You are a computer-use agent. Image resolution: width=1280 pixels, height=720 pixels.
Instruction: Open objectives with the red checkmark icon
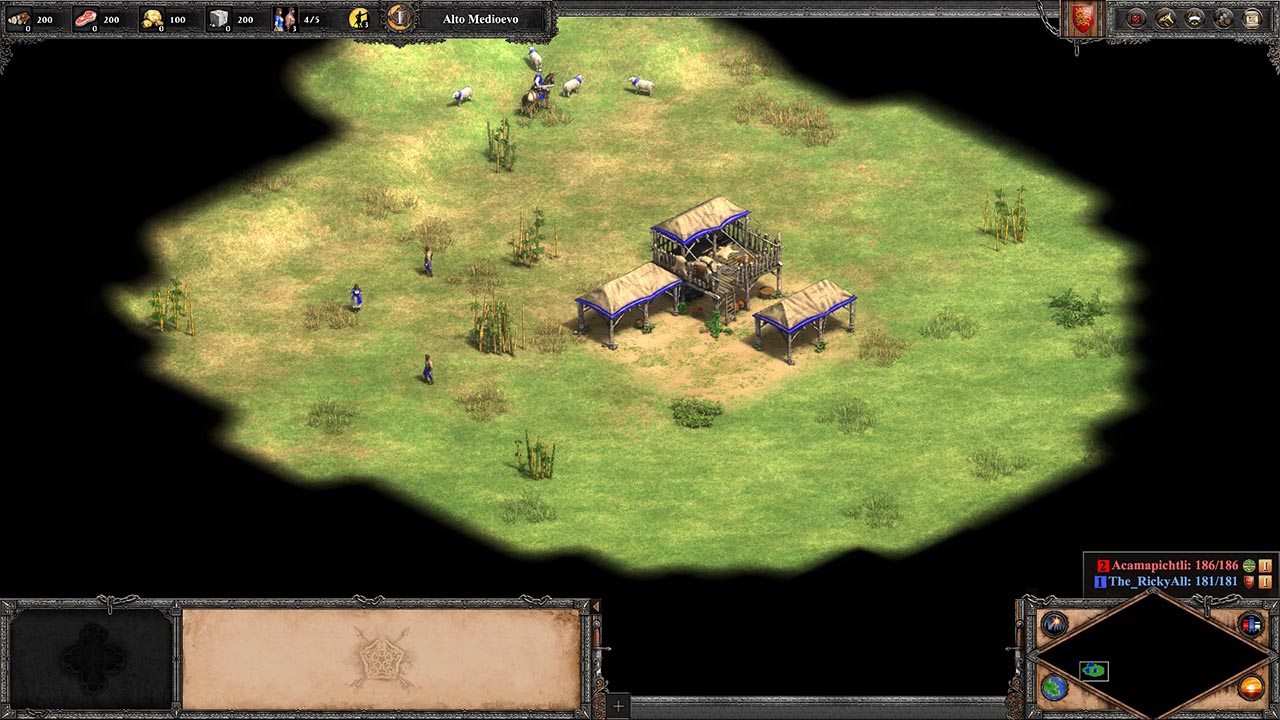1136,19
